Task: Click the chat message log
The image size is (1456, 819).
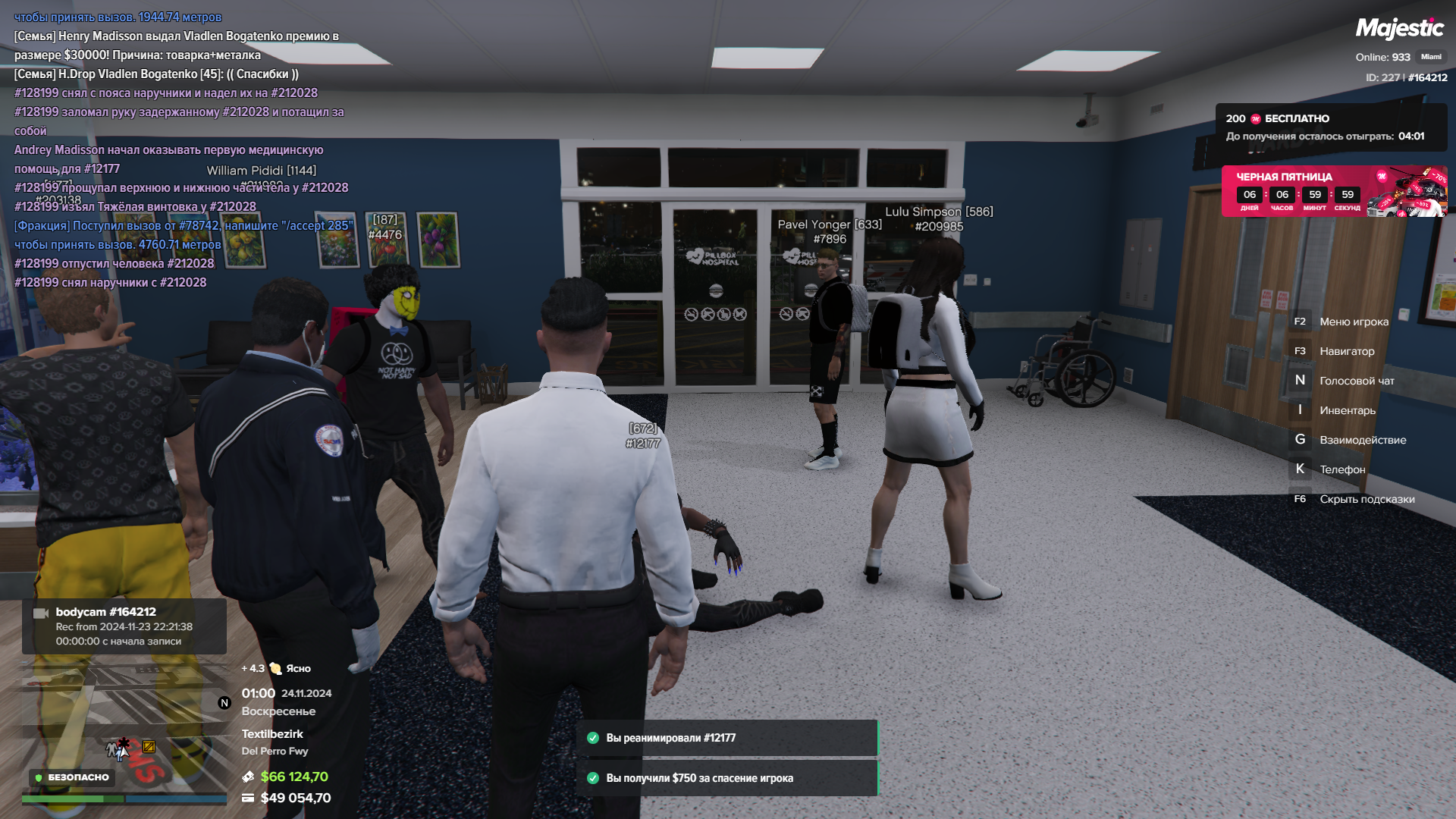Action: pyautogui.click(x=182, y=149)
